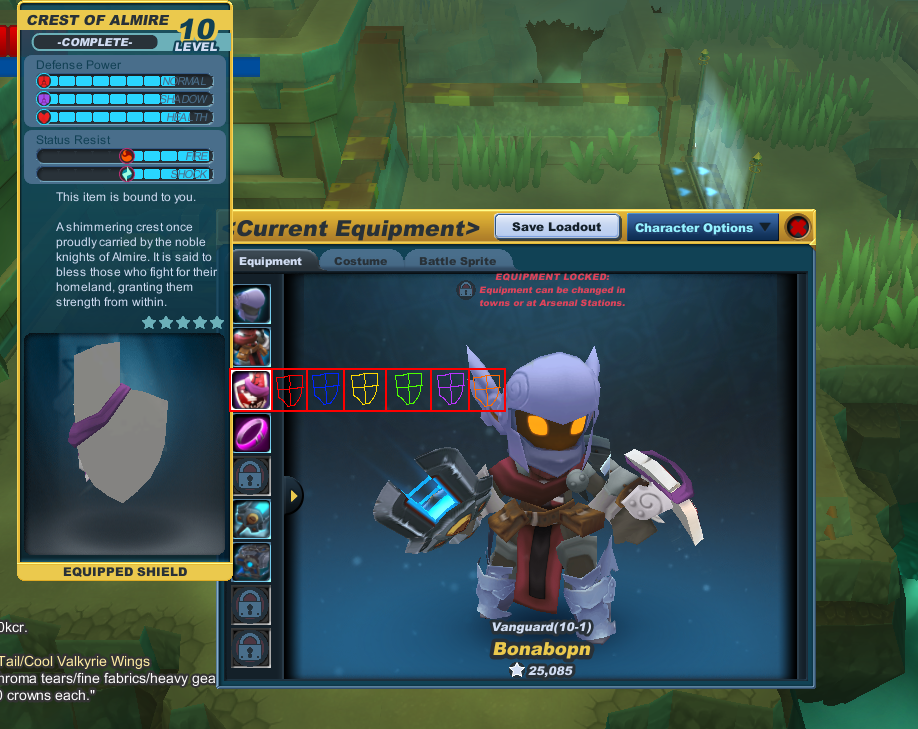Select the orange outlined shield option

[487, 389]
